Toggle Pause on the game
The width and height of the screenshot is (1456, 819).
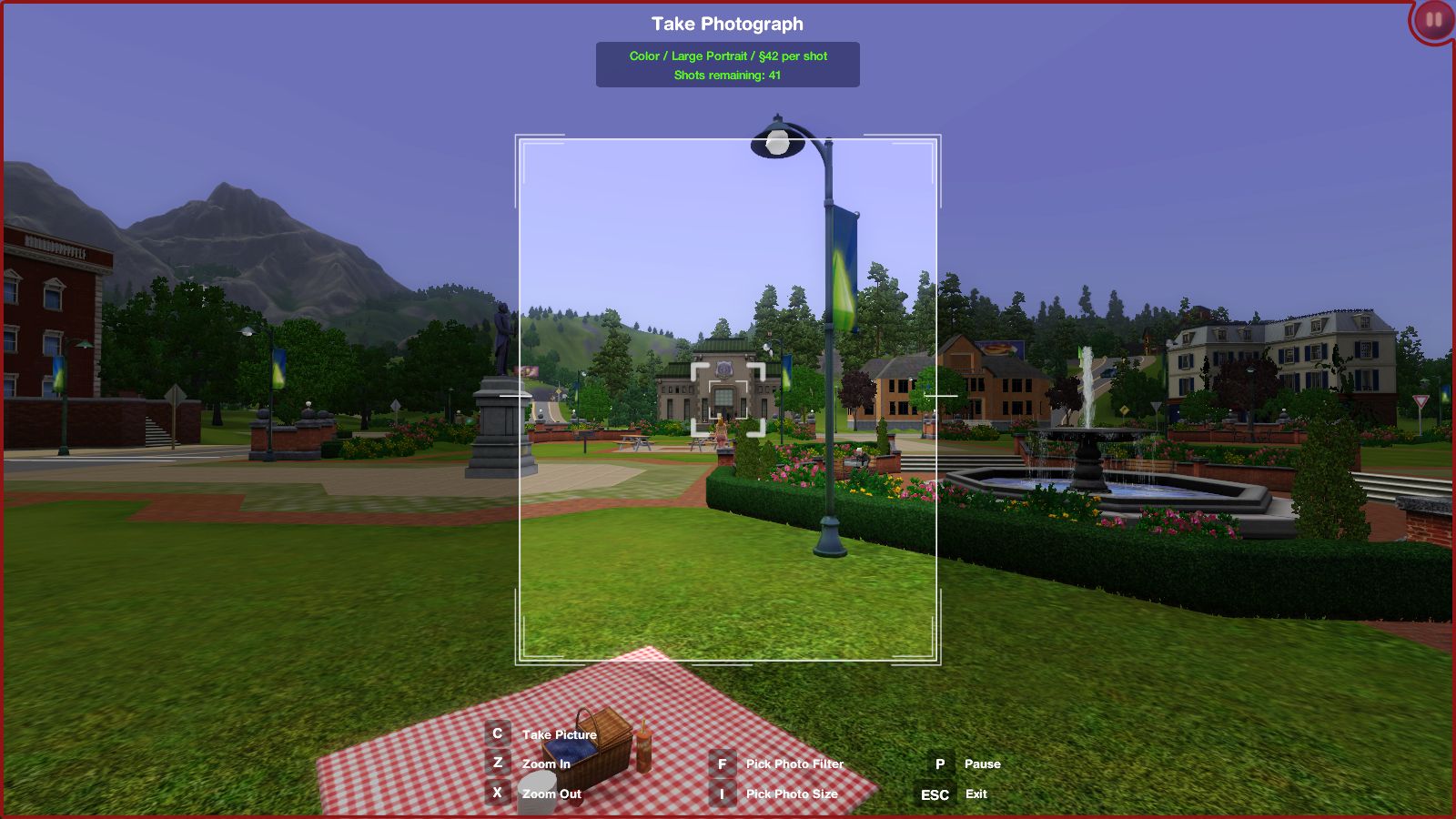(x=981, y=764)
